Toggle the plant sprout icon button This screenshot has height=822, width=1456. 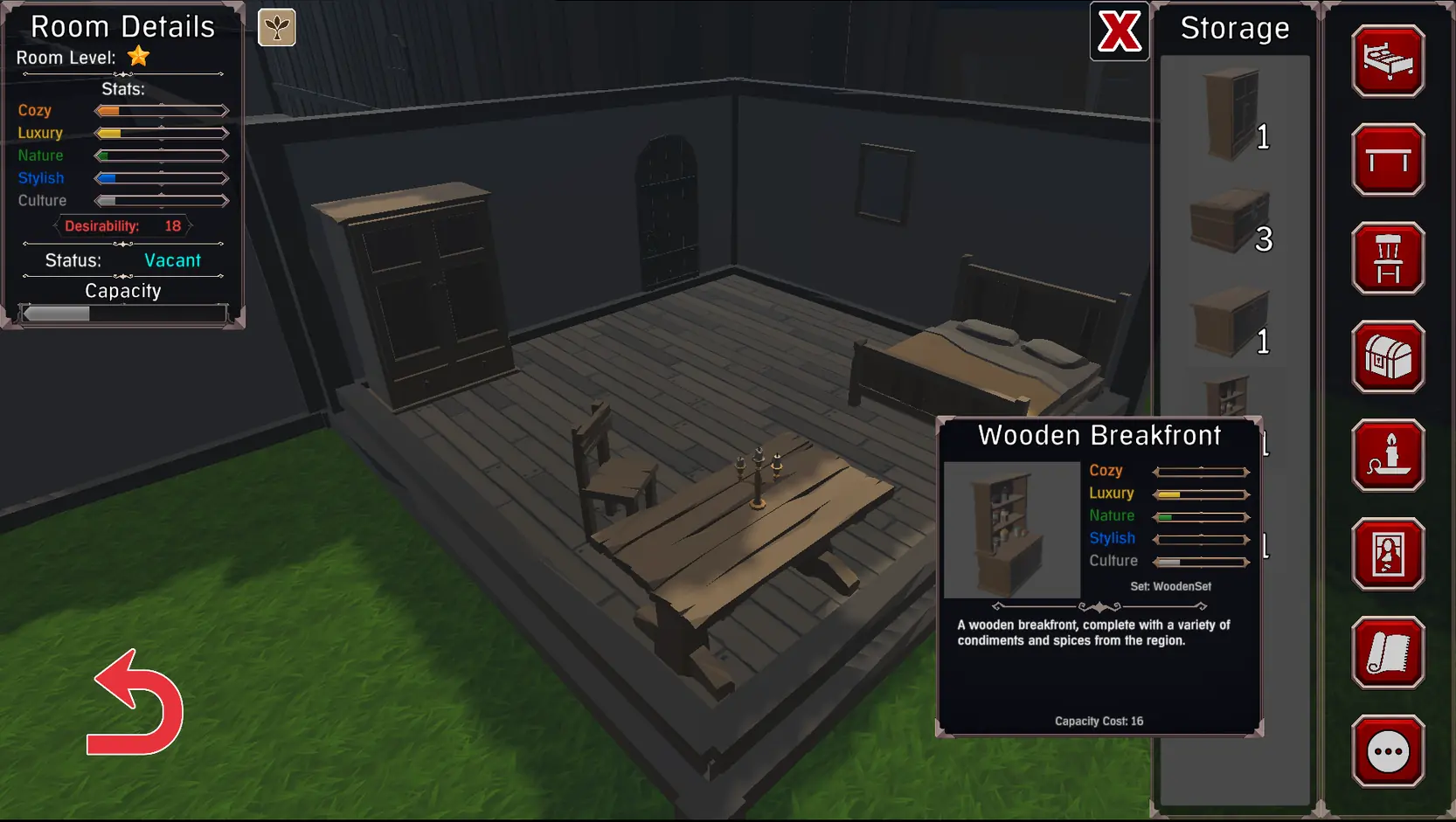point(277,28)
